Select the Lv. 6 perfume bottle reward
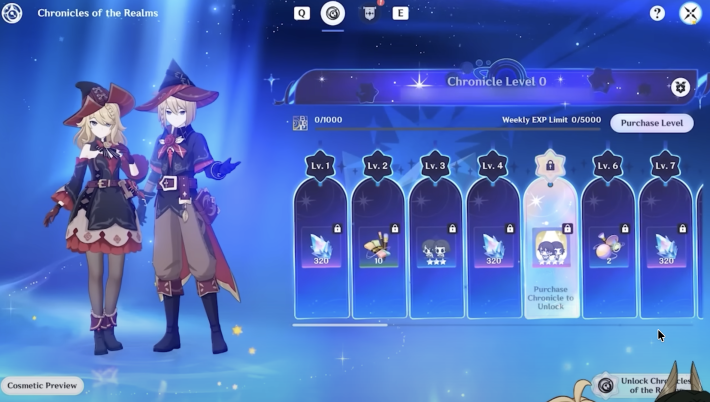Screen dimensions: 710x402 (x=608, y=247)
